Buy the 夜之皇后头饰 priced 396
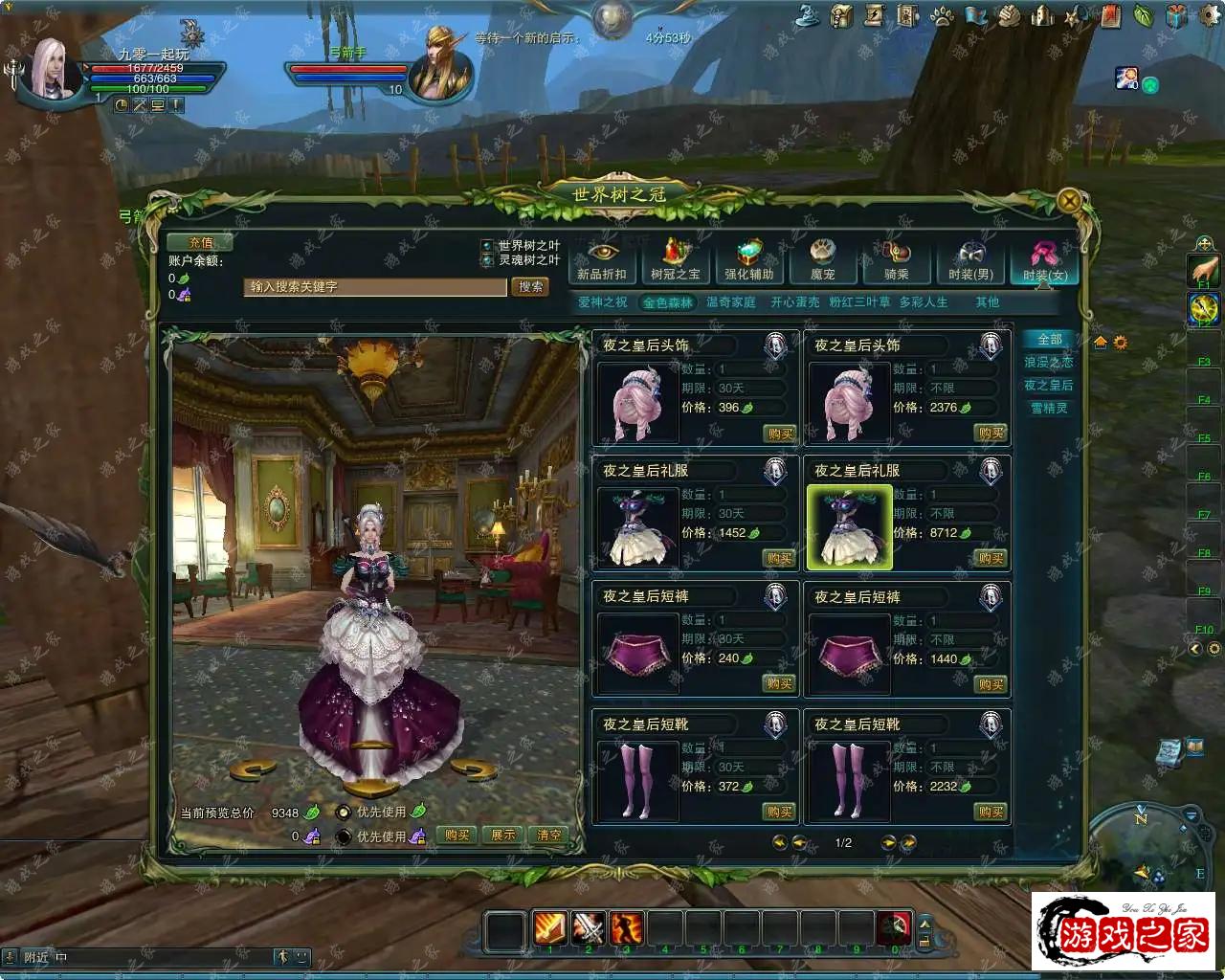Image resolution: width=1225 pixels, height=980 pixels. tap(780, 434)
